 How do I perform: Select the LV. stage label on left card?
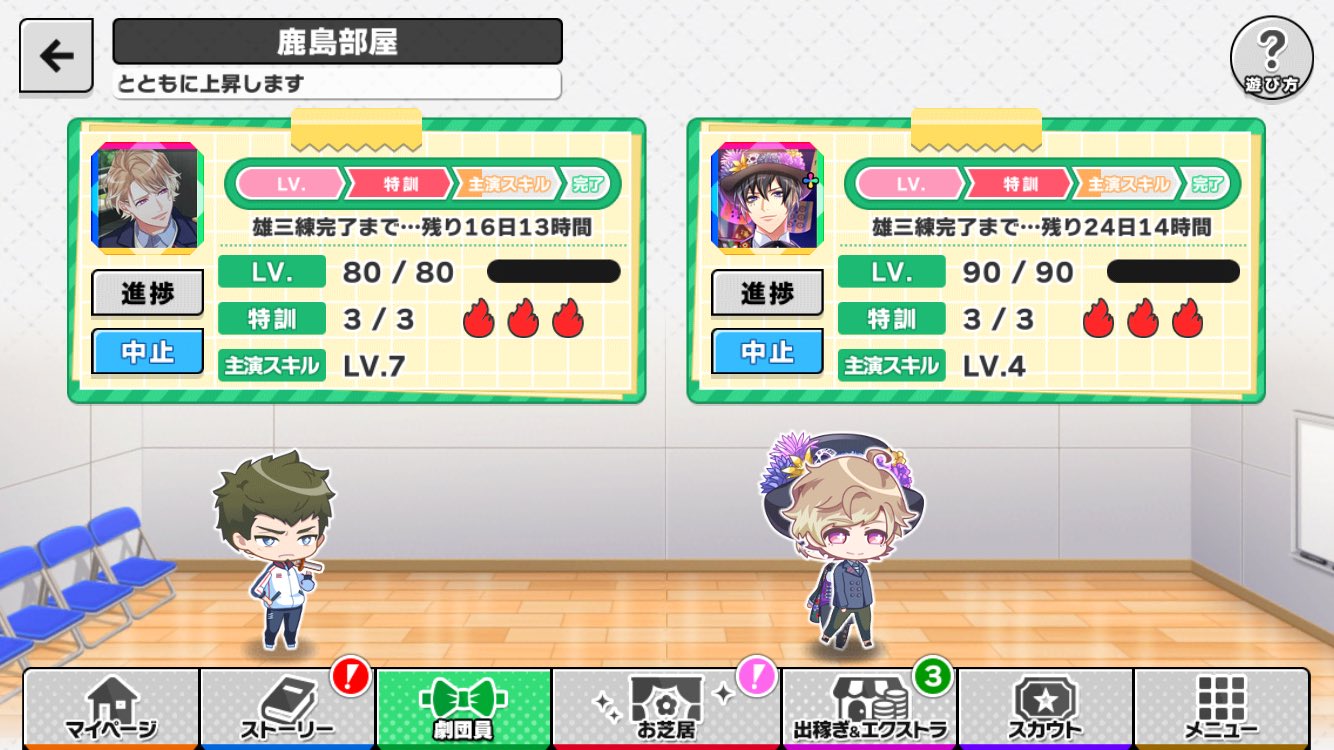point(292,182)
